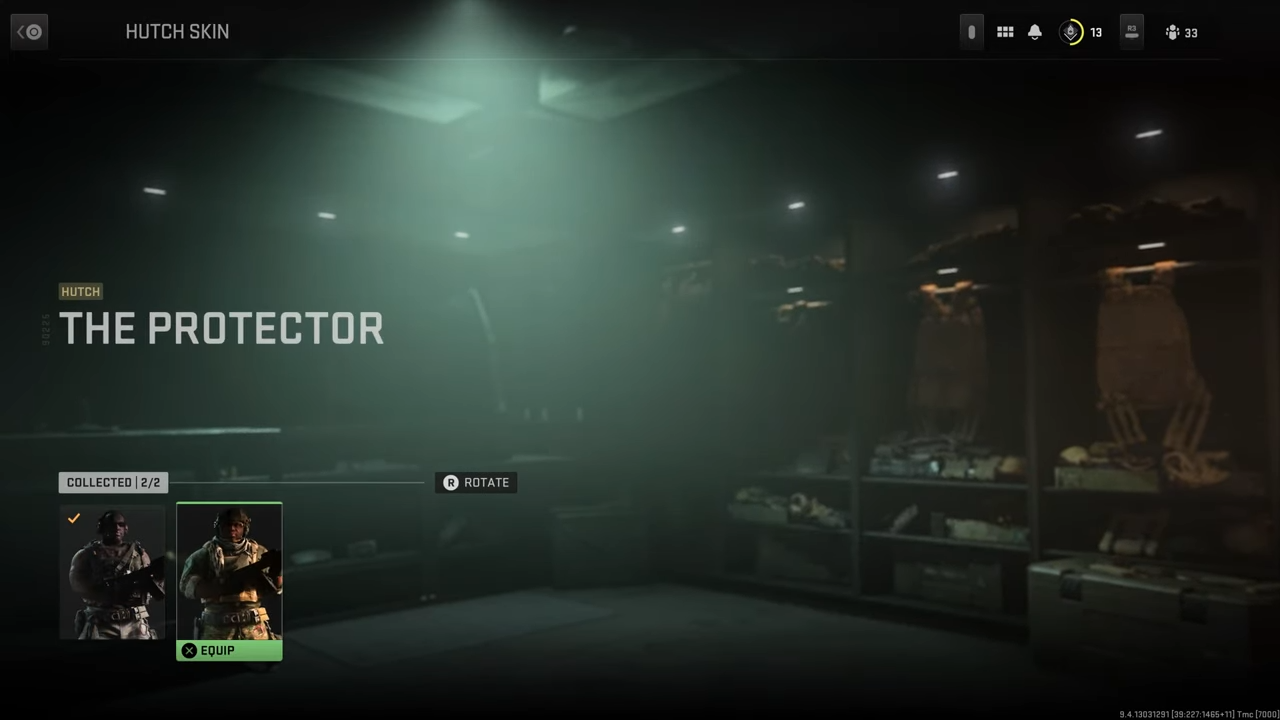Open the notifications bell icon
This screenshot has width=1280, height=720.
tap(1035, 32)
